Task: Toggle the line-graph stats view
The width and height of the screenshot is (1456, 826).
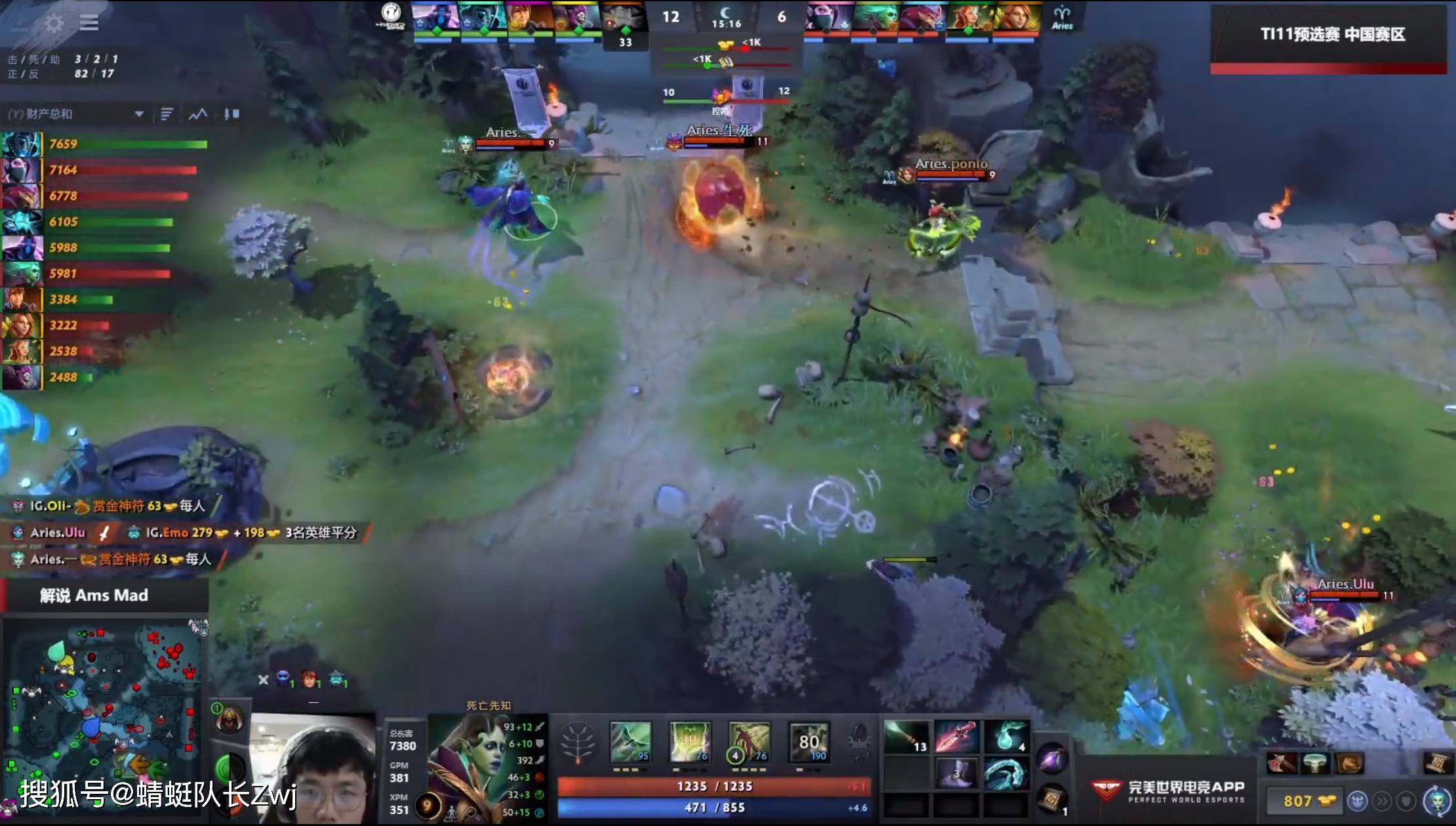Action: tap(196, 112)
